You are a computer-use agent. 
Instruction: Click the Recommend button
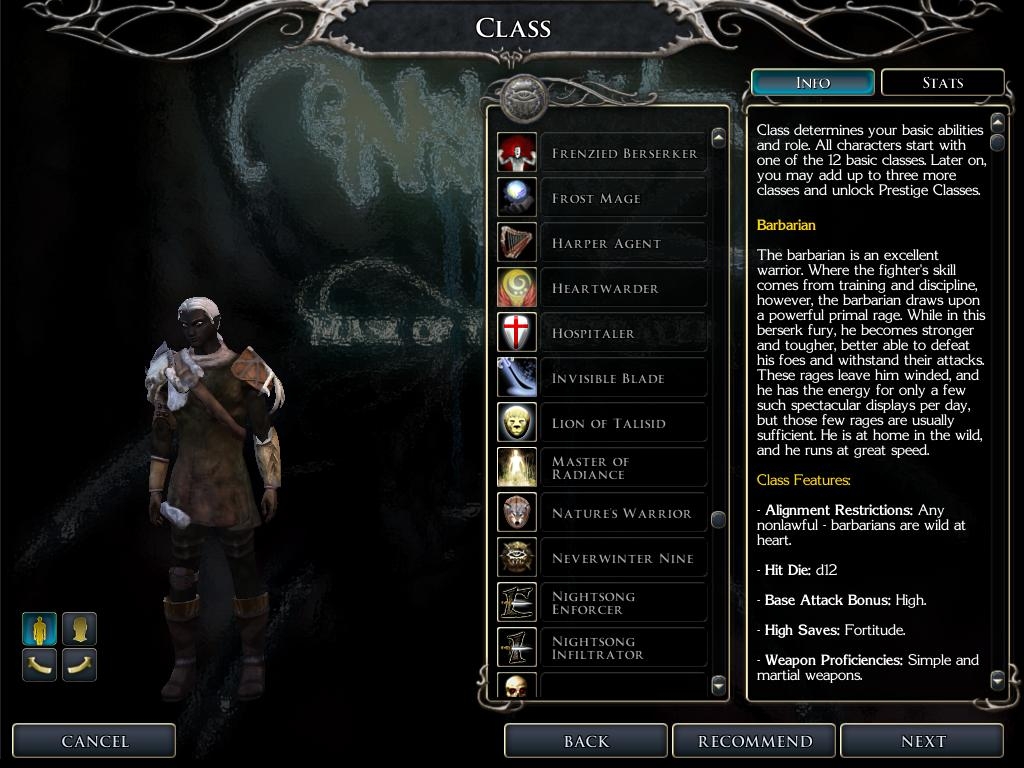pos(755,741)
